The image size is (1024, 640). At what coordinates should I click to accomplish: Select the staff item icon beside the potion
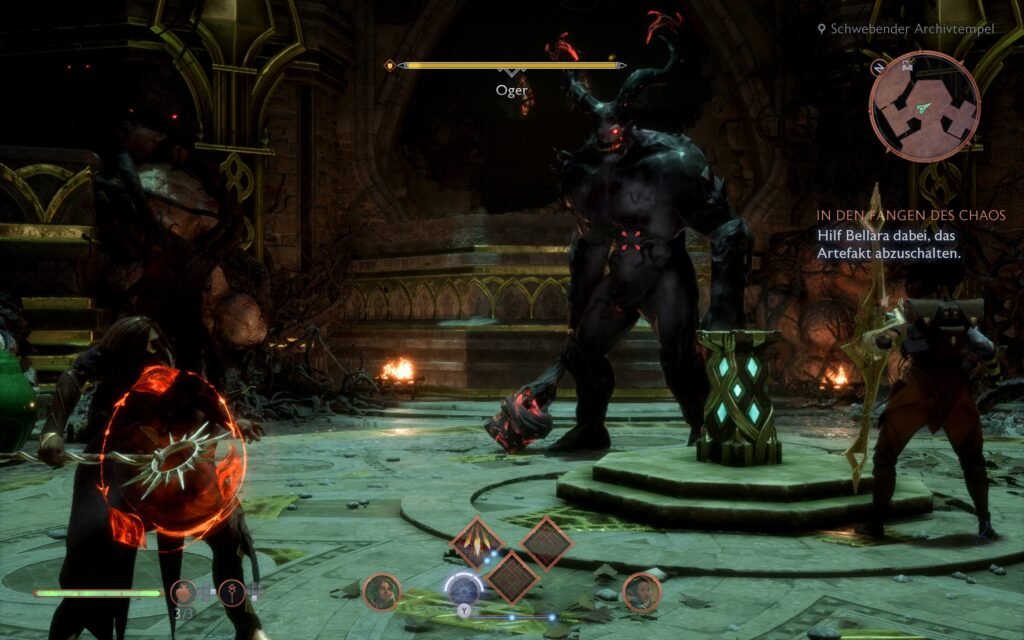(x=232, y=593)
